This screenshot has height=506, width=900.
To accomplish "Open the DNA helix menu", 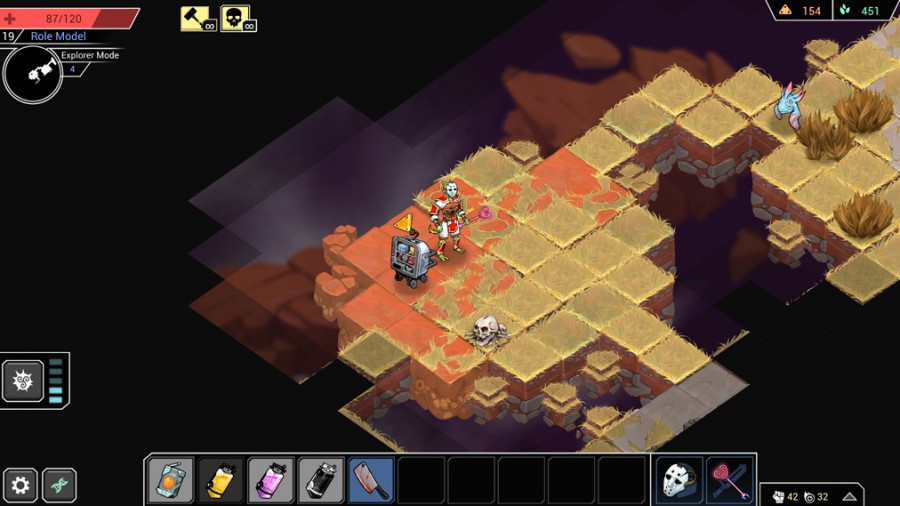I will pos(59,486).
